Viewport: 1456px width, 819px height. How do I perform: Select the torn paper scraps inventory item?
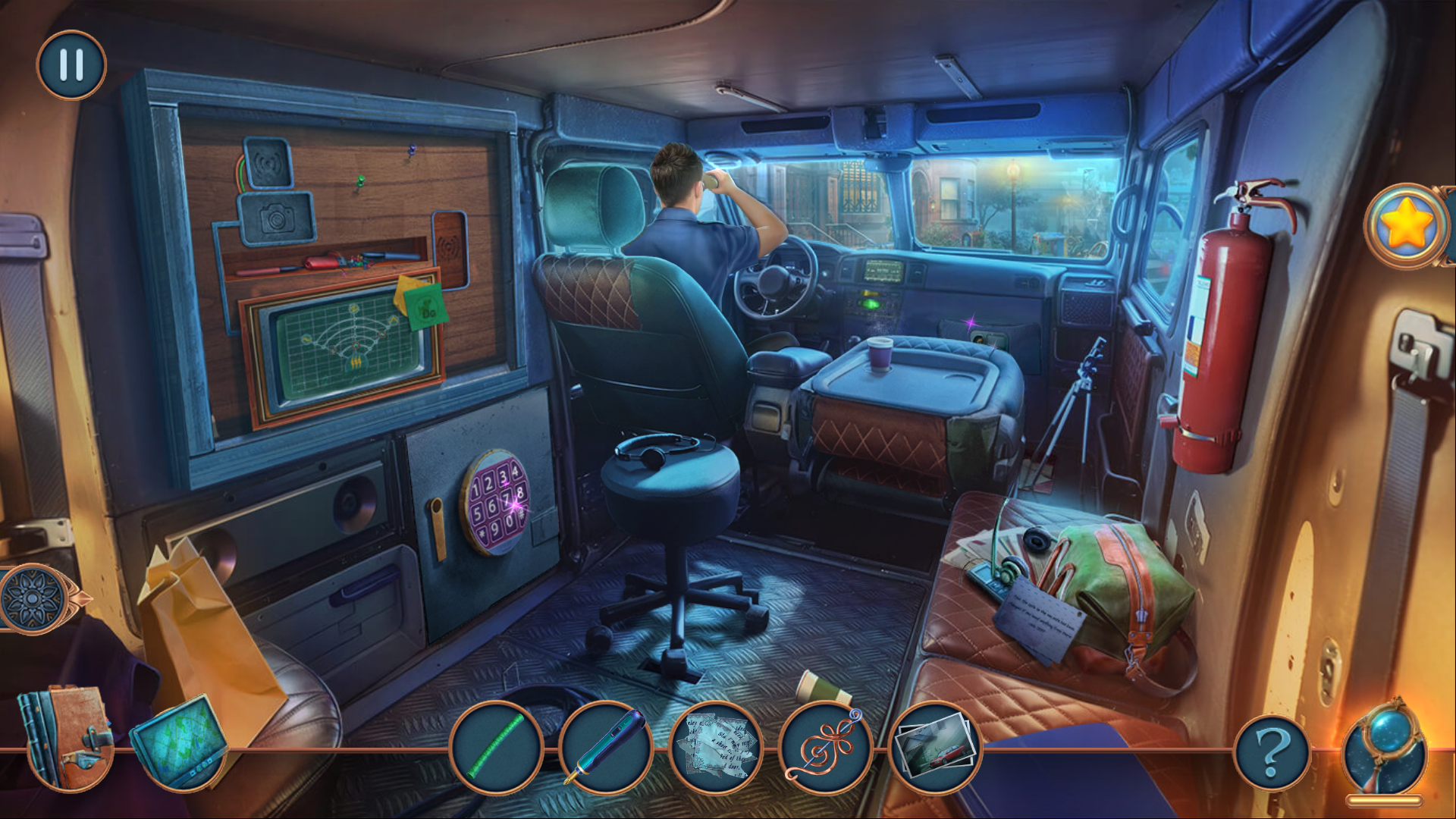(714, 747)
